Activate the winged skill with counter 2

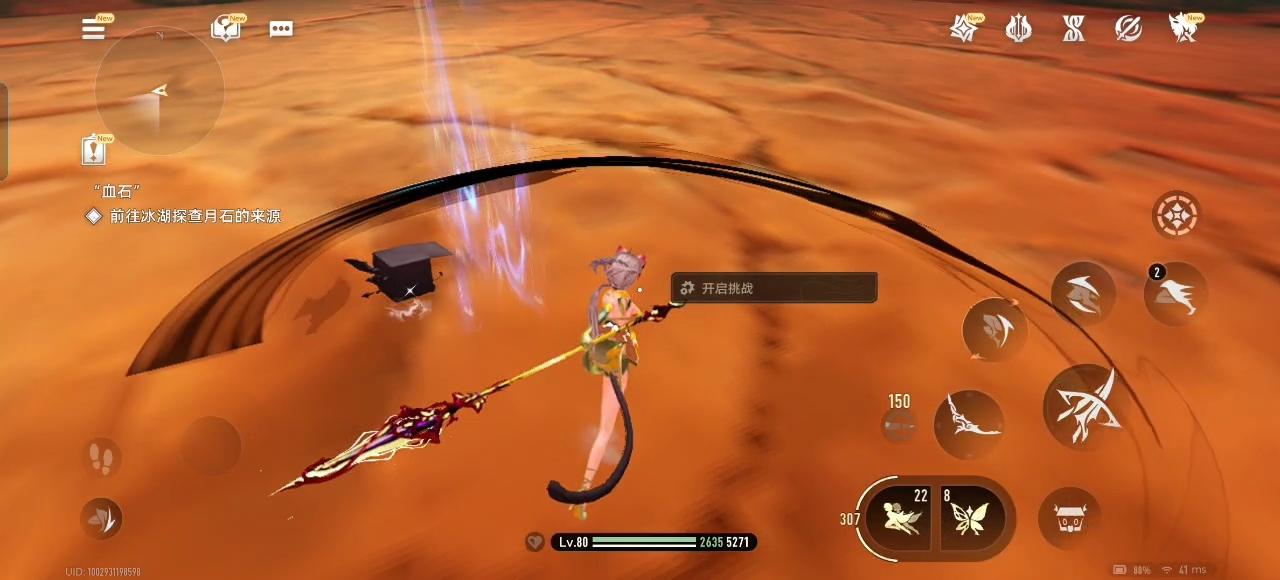coord(1176,294)
